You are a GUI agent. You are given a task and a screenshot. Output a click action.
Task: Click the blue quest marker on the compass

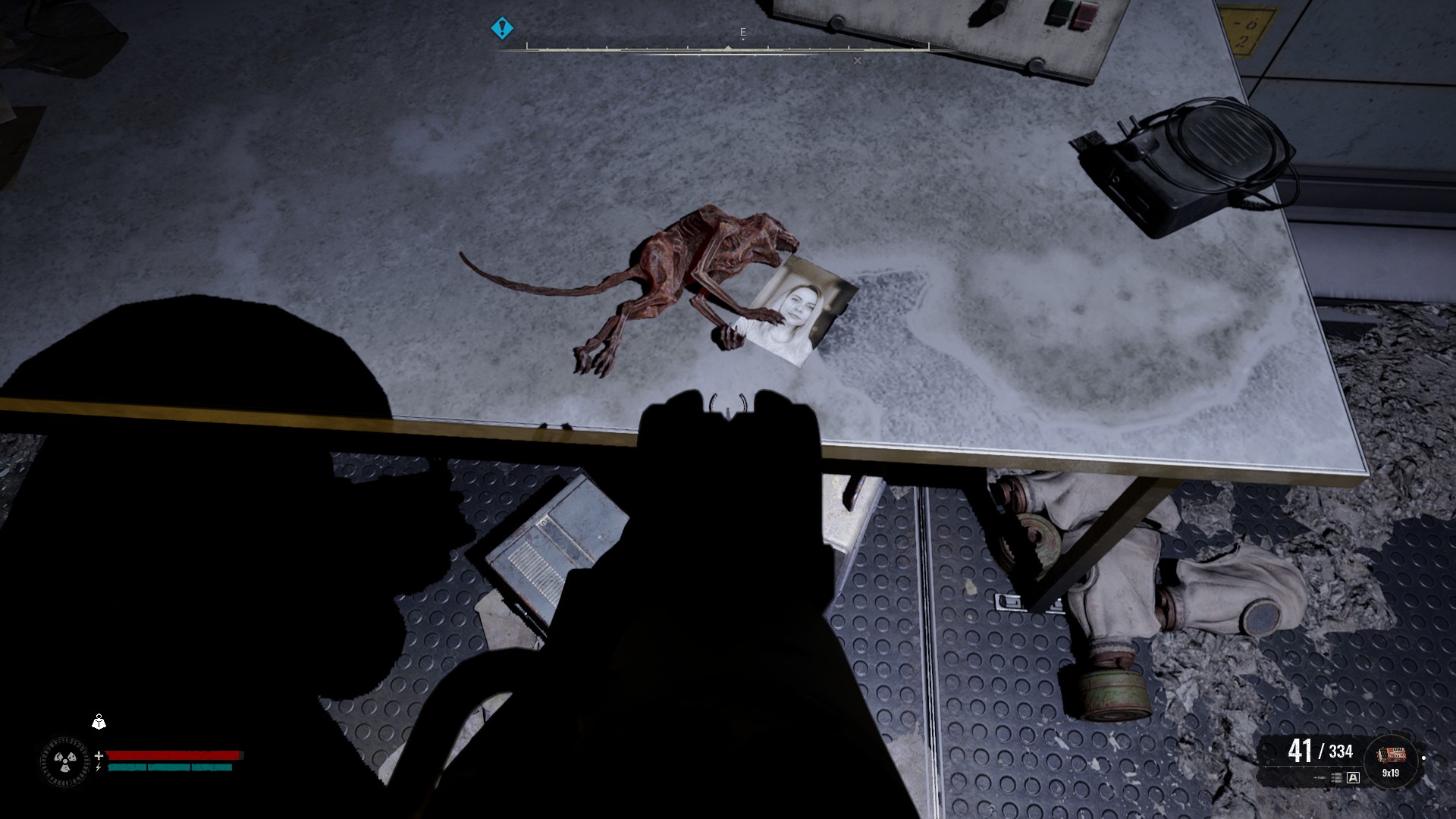pos(502,29)
